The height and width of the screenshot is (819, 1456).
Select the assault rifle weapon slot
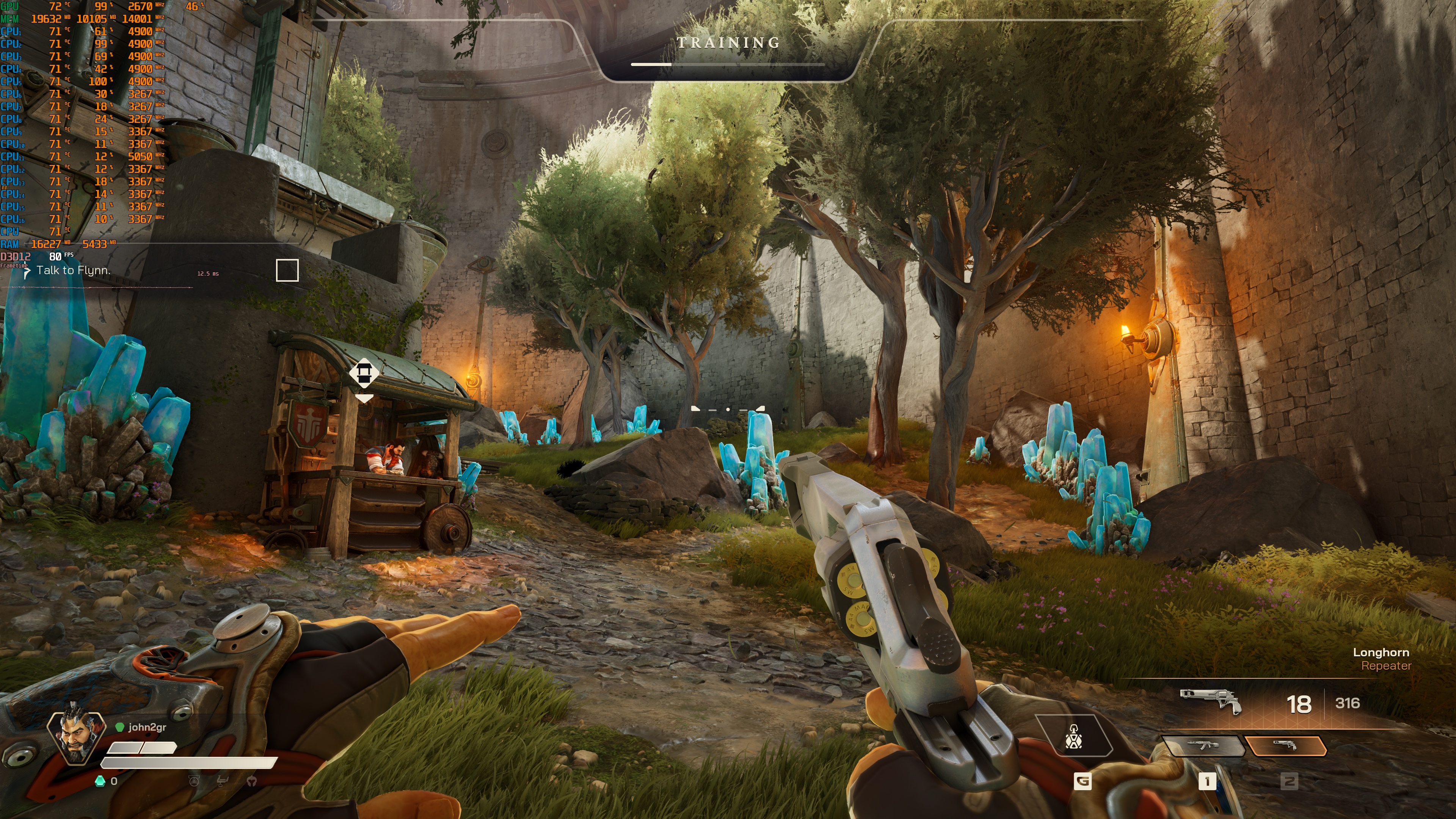point(1203,745)
